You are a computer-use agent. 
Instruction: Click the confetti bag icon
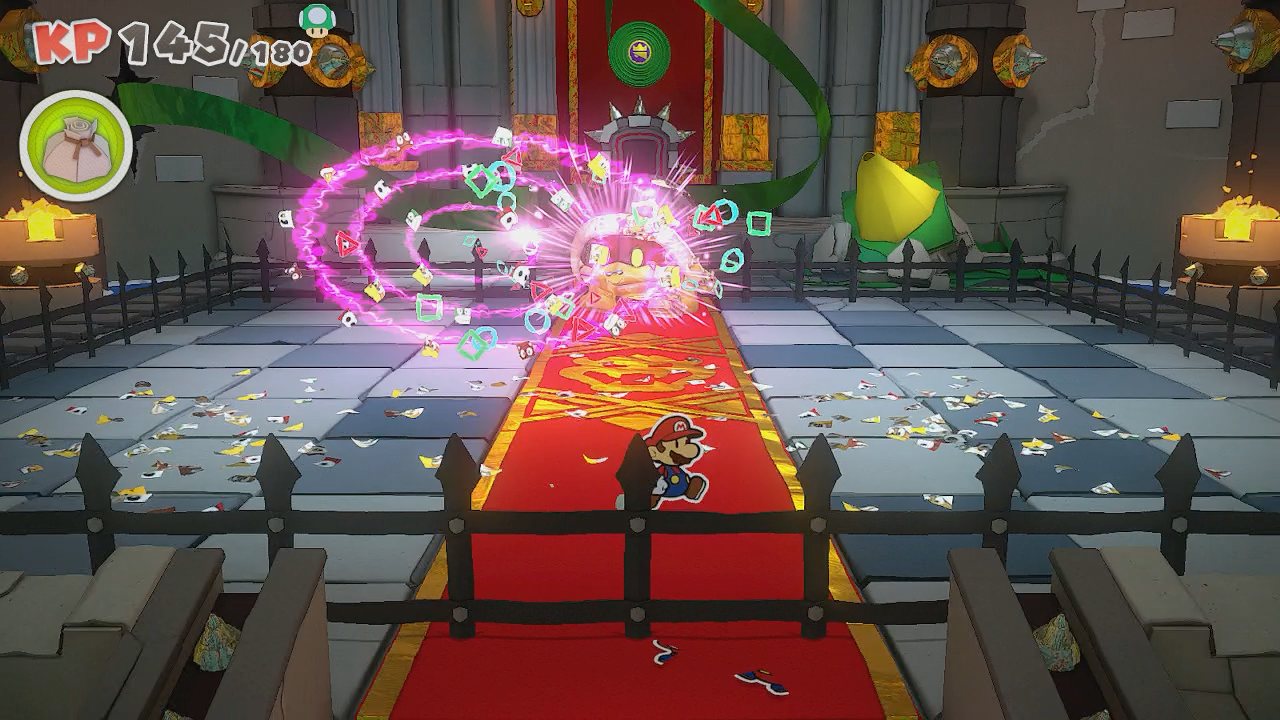75,145
